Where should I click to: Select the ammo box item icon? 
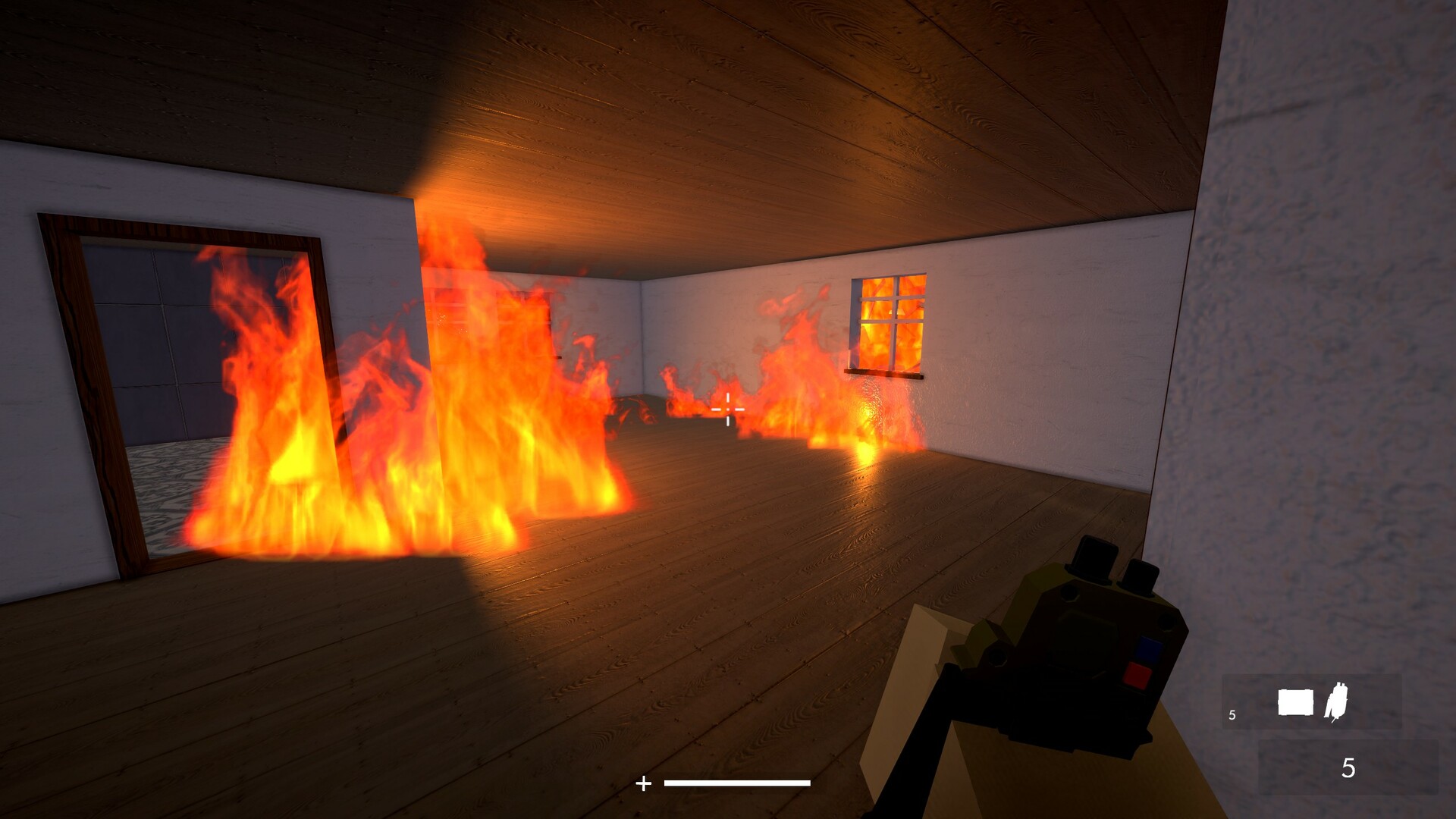tap(1294, 702)
